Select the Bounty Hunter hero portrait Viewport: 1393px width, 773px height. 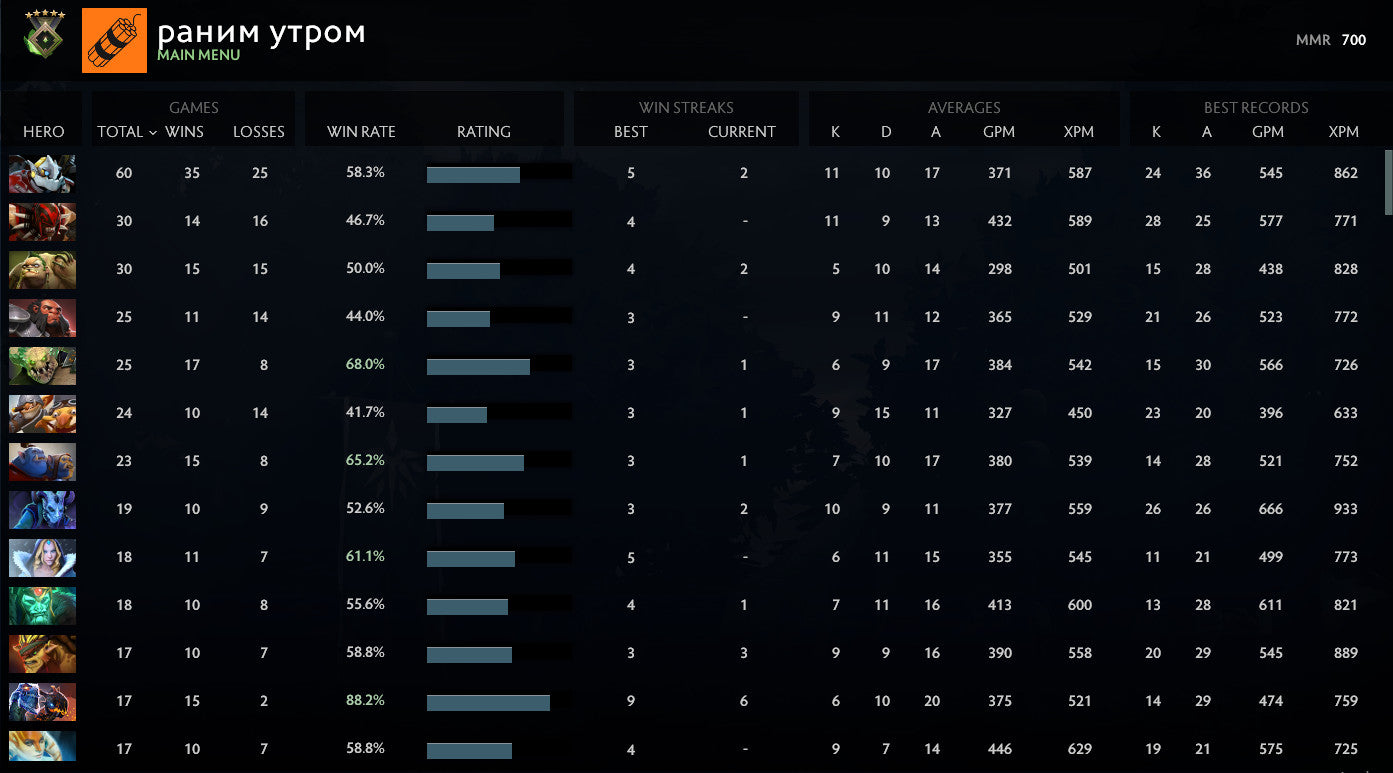tap(42, 653)
